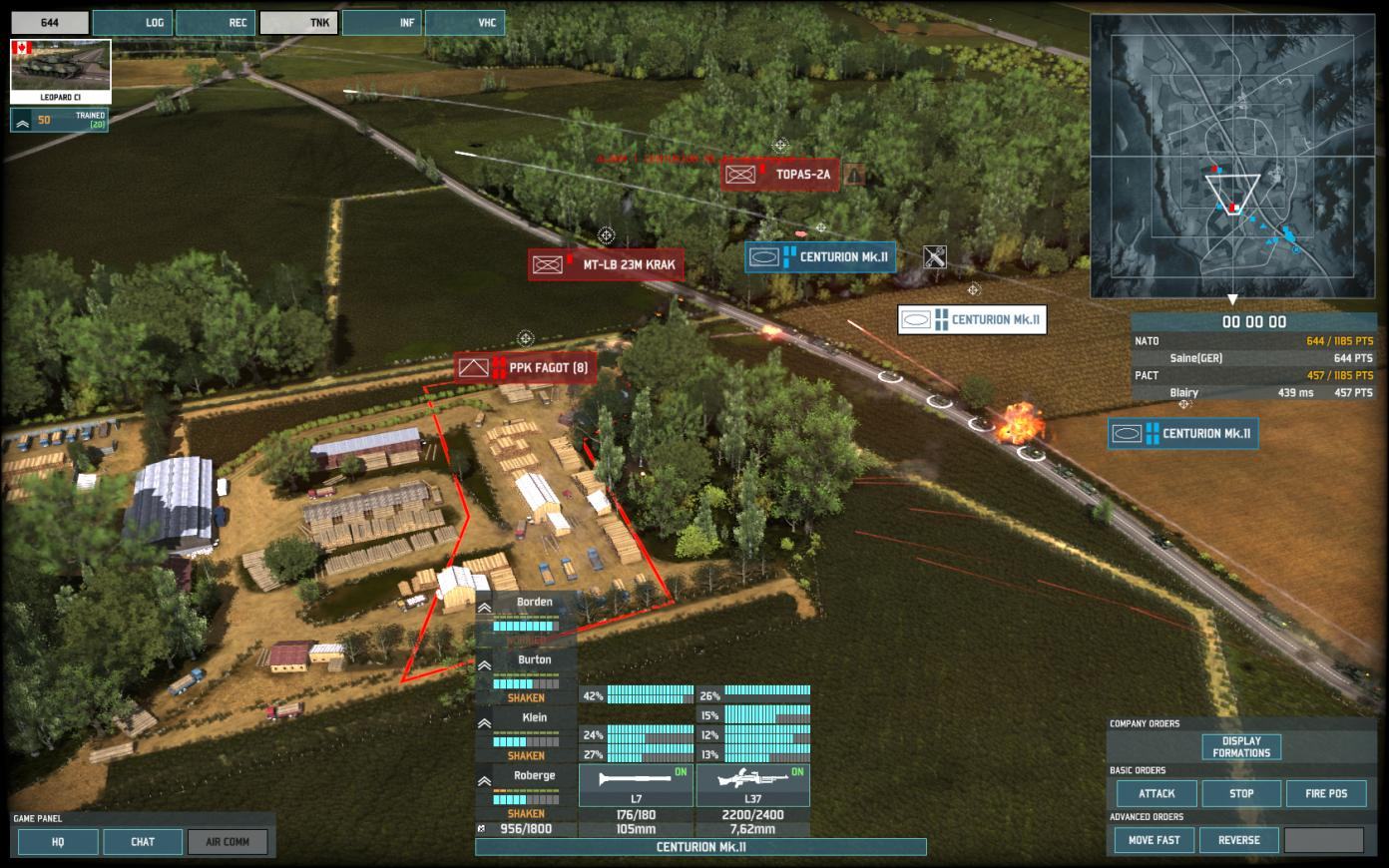
Task: Show Display Formations company order
Action: pyautogui.click(x=1241, y=747)
